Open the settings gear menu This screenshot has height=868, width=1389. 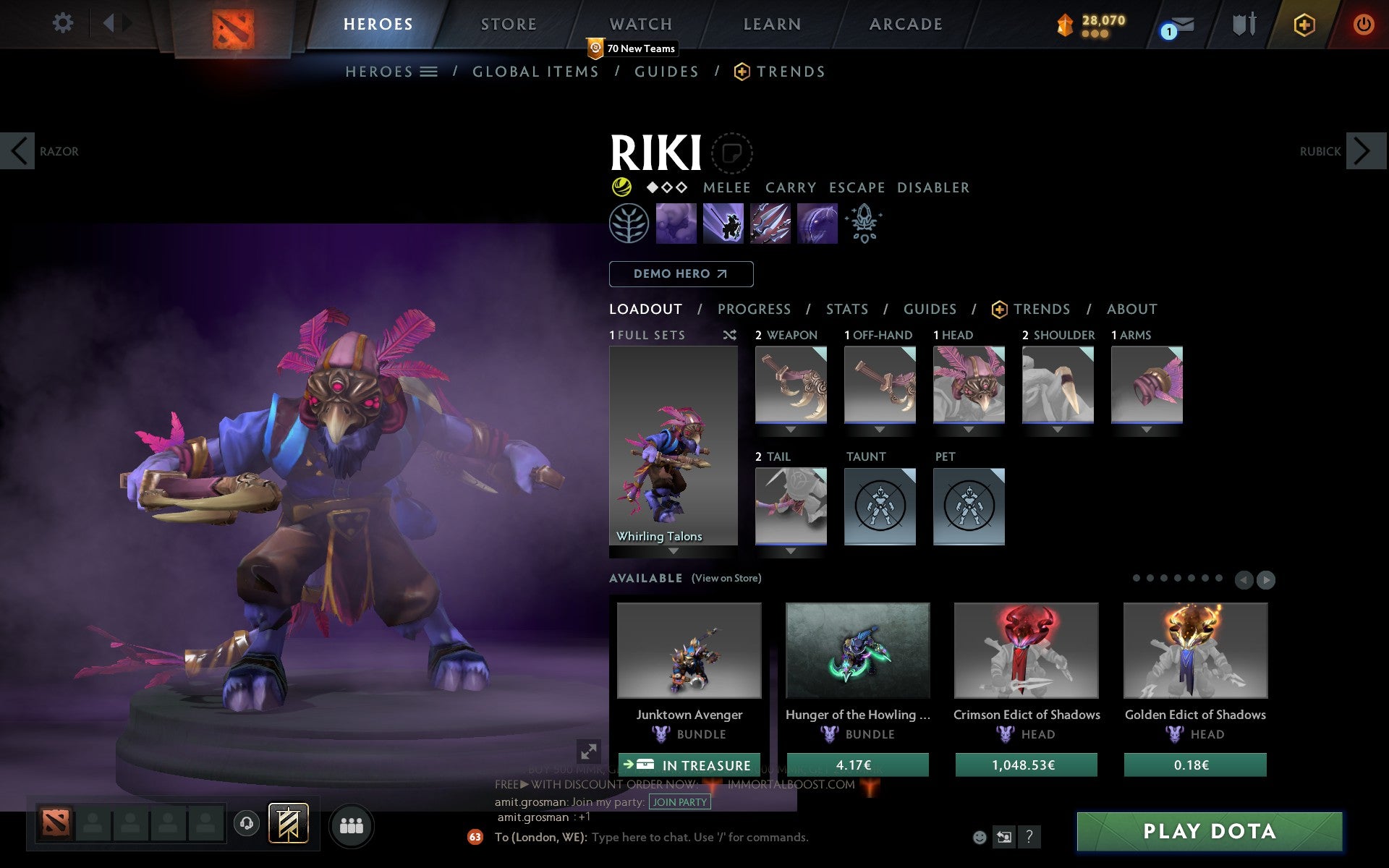pos(64,24)
